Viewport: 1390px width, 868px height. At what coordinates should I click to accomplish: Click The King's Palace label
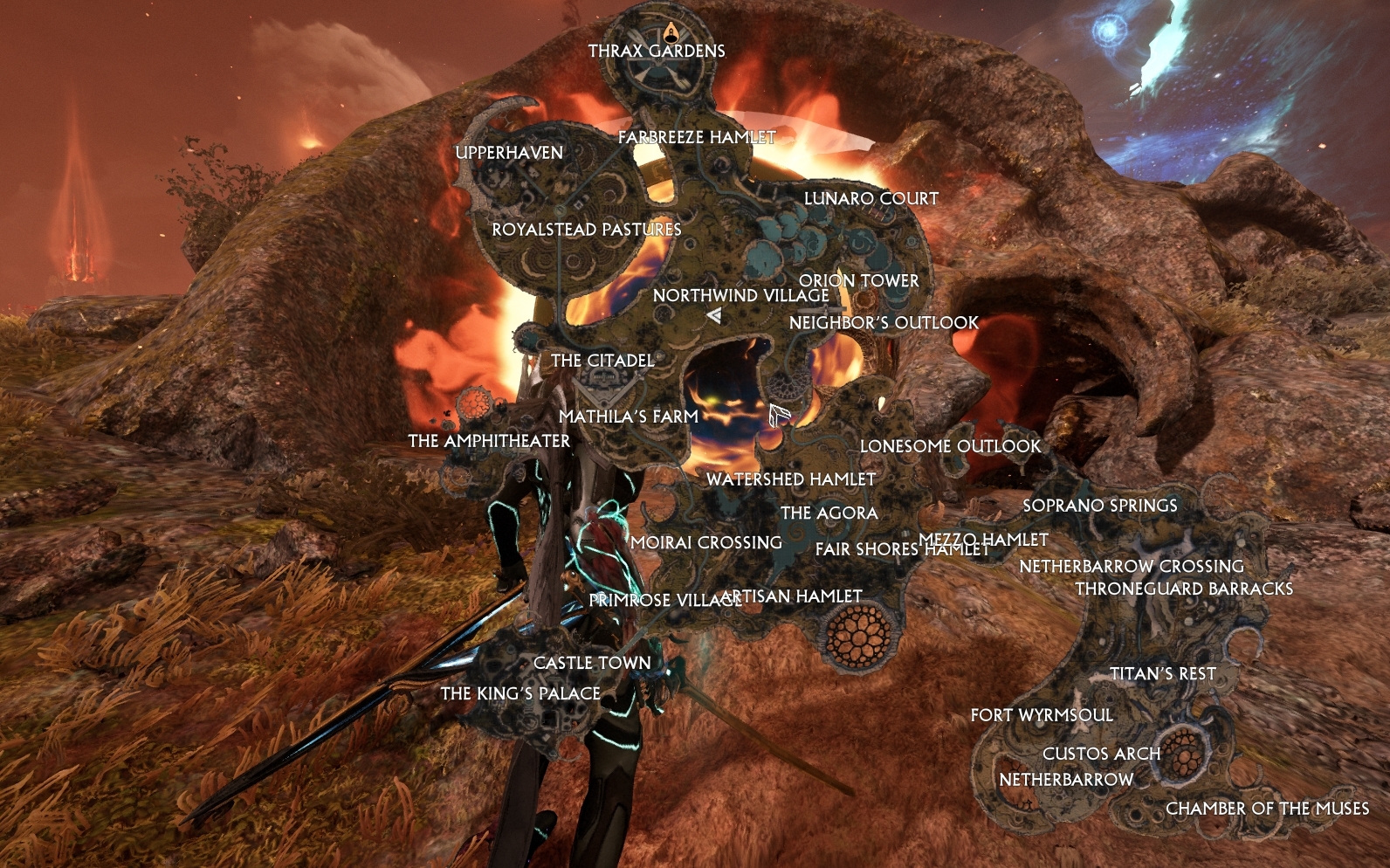pos(520,694)
